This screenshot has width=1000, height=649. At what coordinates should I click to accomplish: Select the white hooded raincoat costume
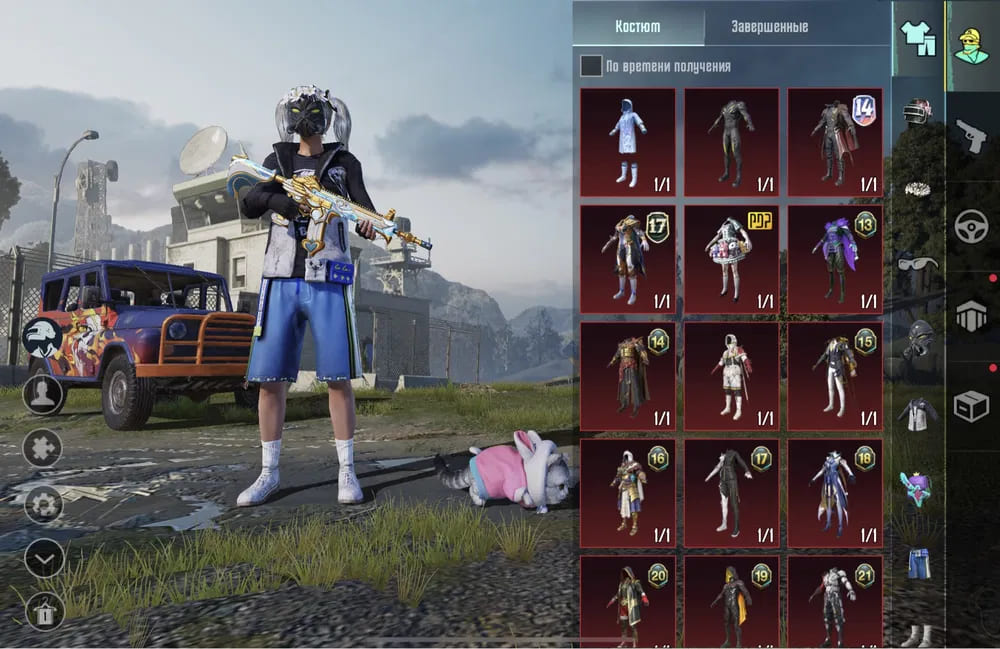coord(628,142)
